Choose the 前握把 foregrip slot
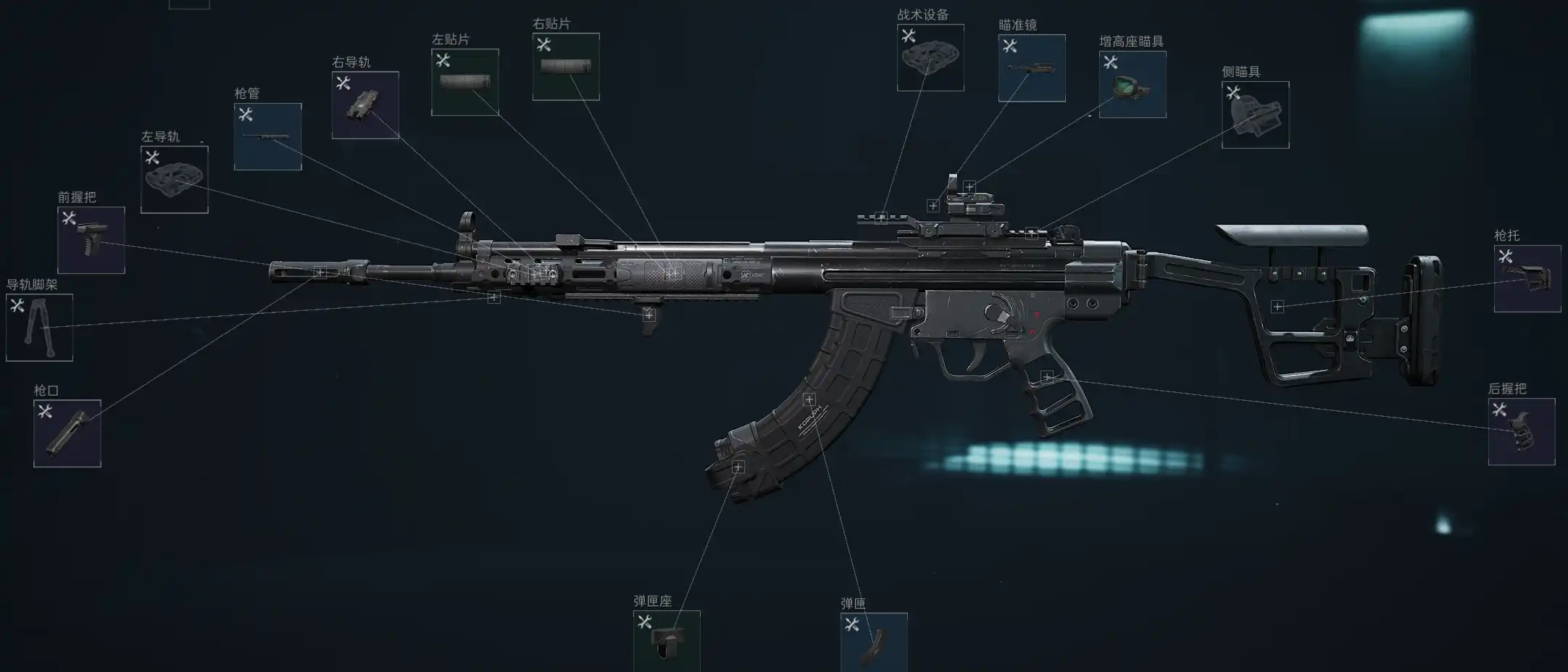The width and height of the screenshot is (1568, 672). tap(91, 241)
